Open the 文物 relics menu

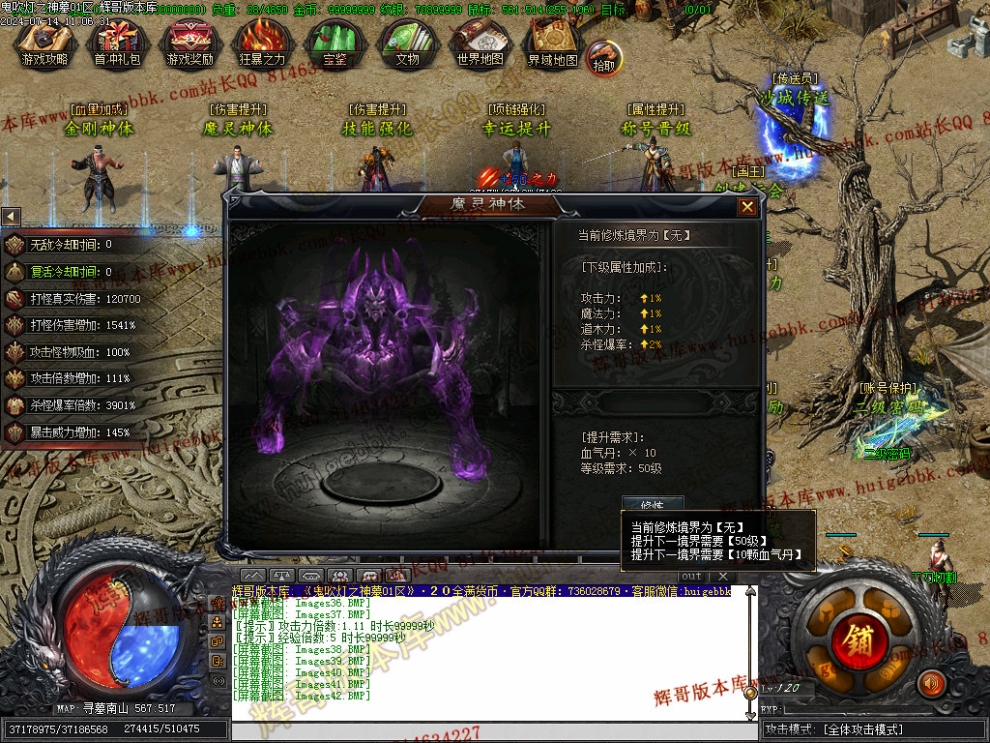click(407, 45)
